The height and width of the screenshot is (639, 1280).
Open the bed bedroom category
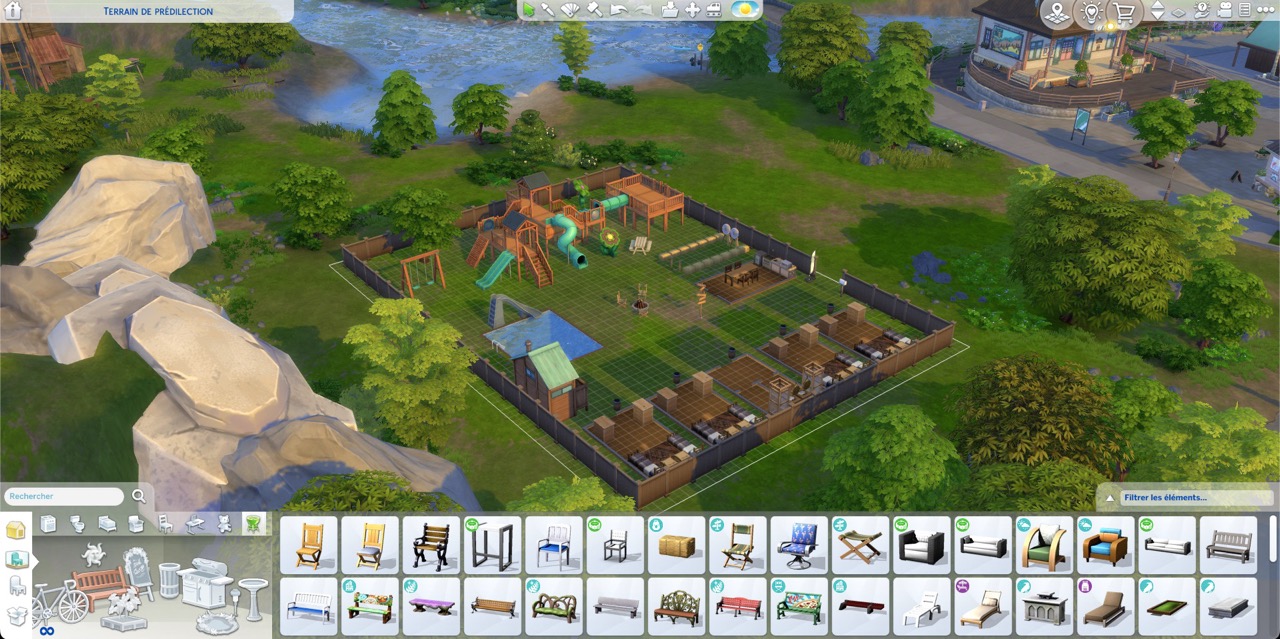coord(107,523)
